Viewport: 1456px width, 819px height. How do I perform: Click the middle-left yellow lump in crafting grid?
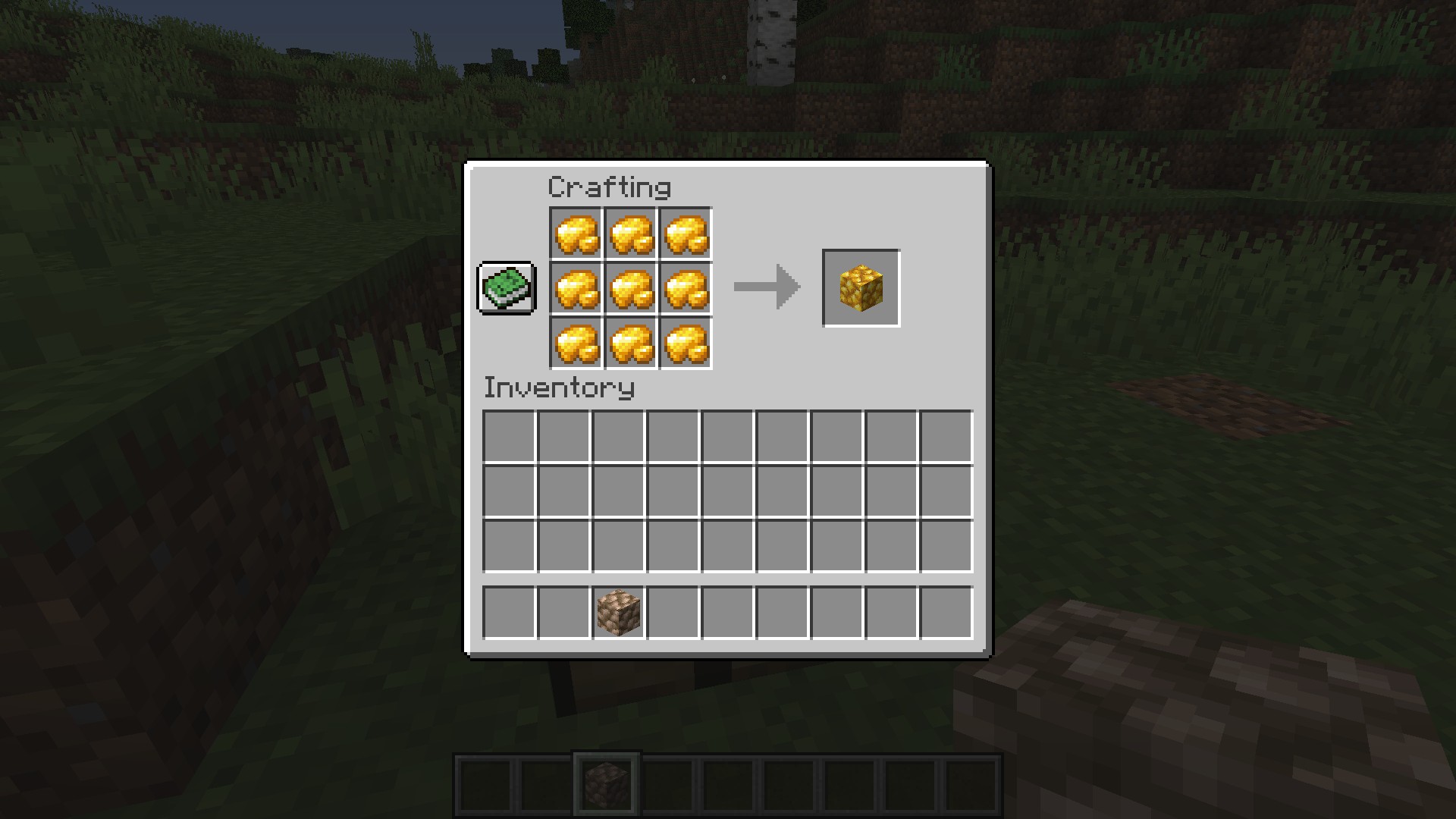pos(576,288)
